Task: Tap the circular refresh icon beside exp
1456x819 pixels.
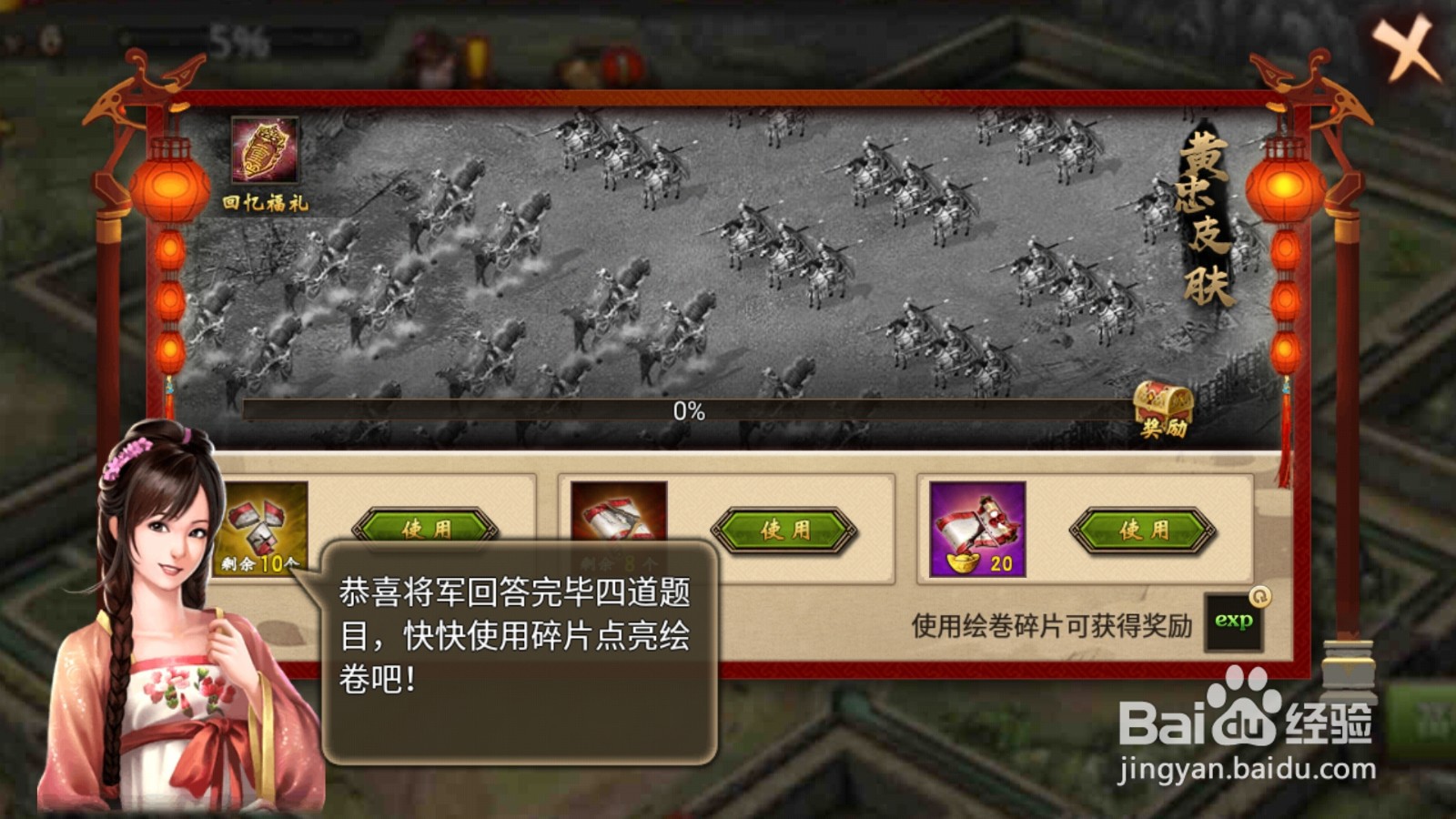Action: (x=1260, y=596)
